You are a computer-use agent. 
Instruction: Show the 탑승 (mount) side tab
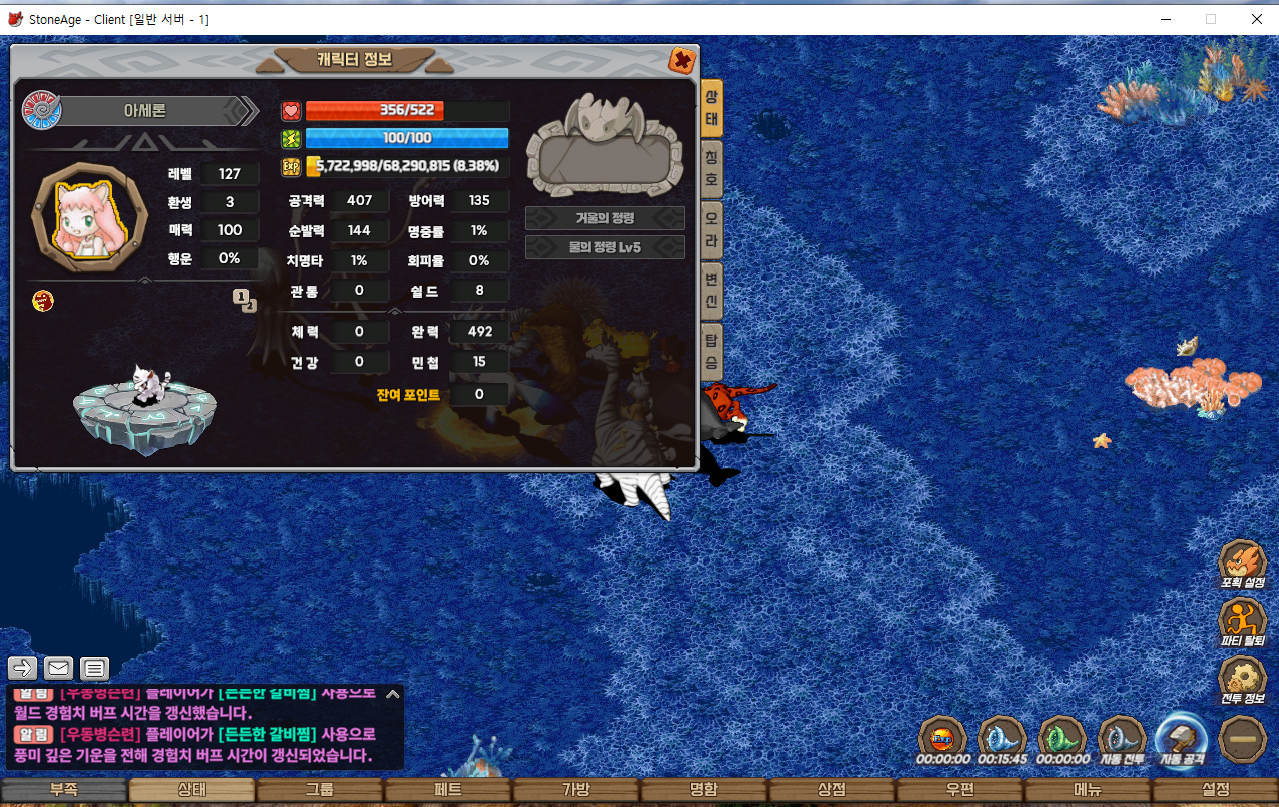(x=711, y=351)
